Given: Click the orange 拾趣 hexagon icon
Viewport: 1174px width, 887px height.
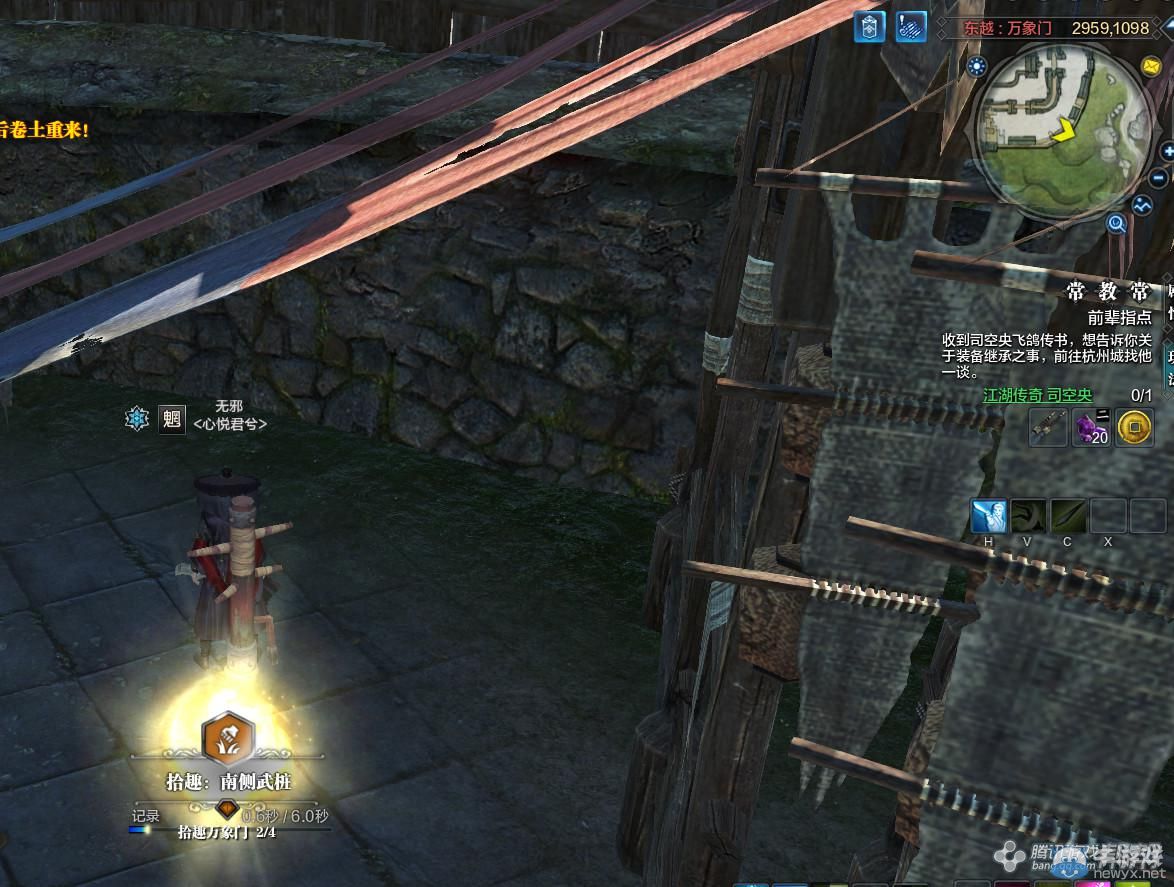Looking at the screenshot, I should pyautogui.click(x=229, y=738).
